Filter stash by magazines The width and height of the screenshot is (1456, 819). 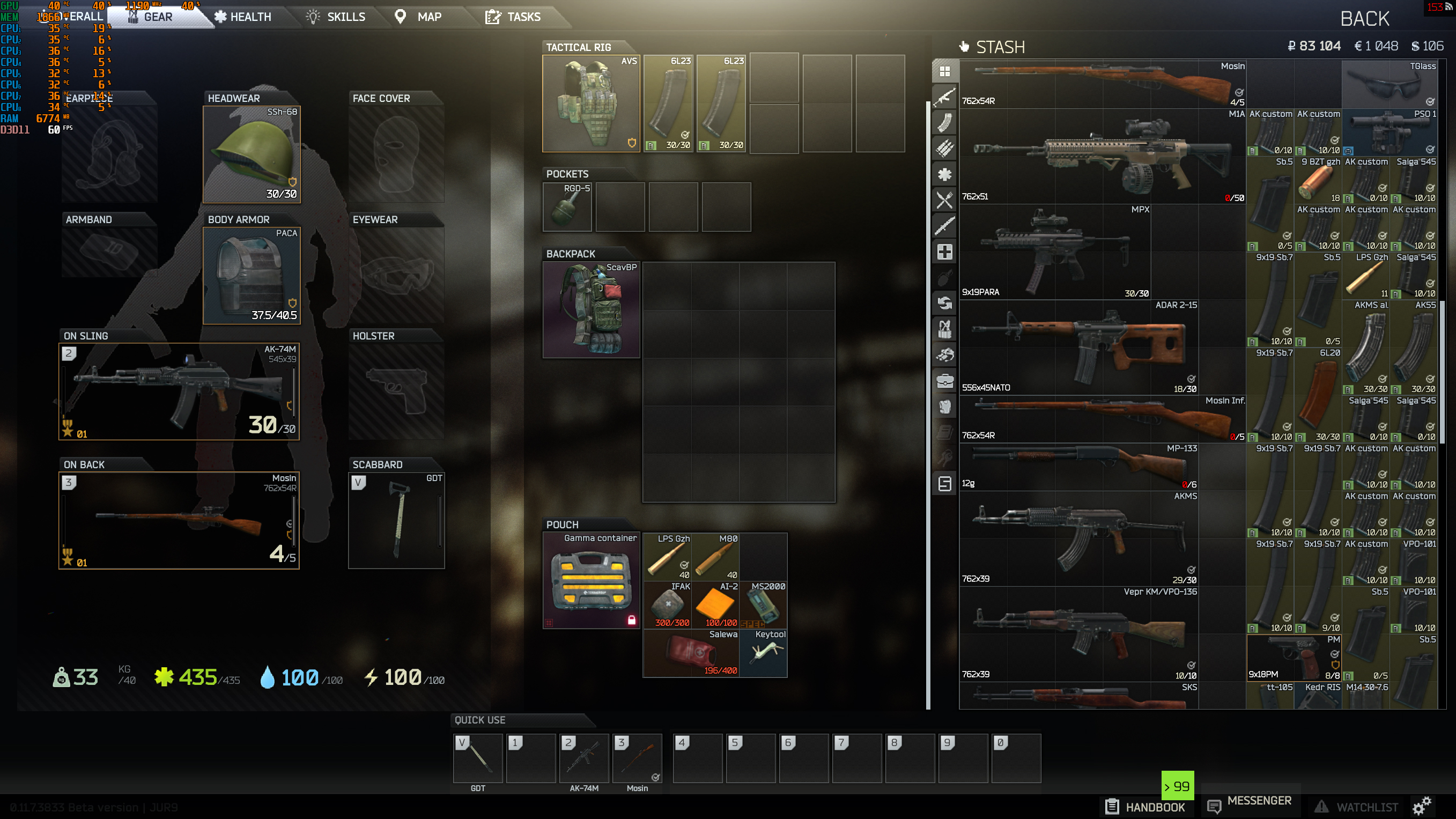tap(944, 122)
